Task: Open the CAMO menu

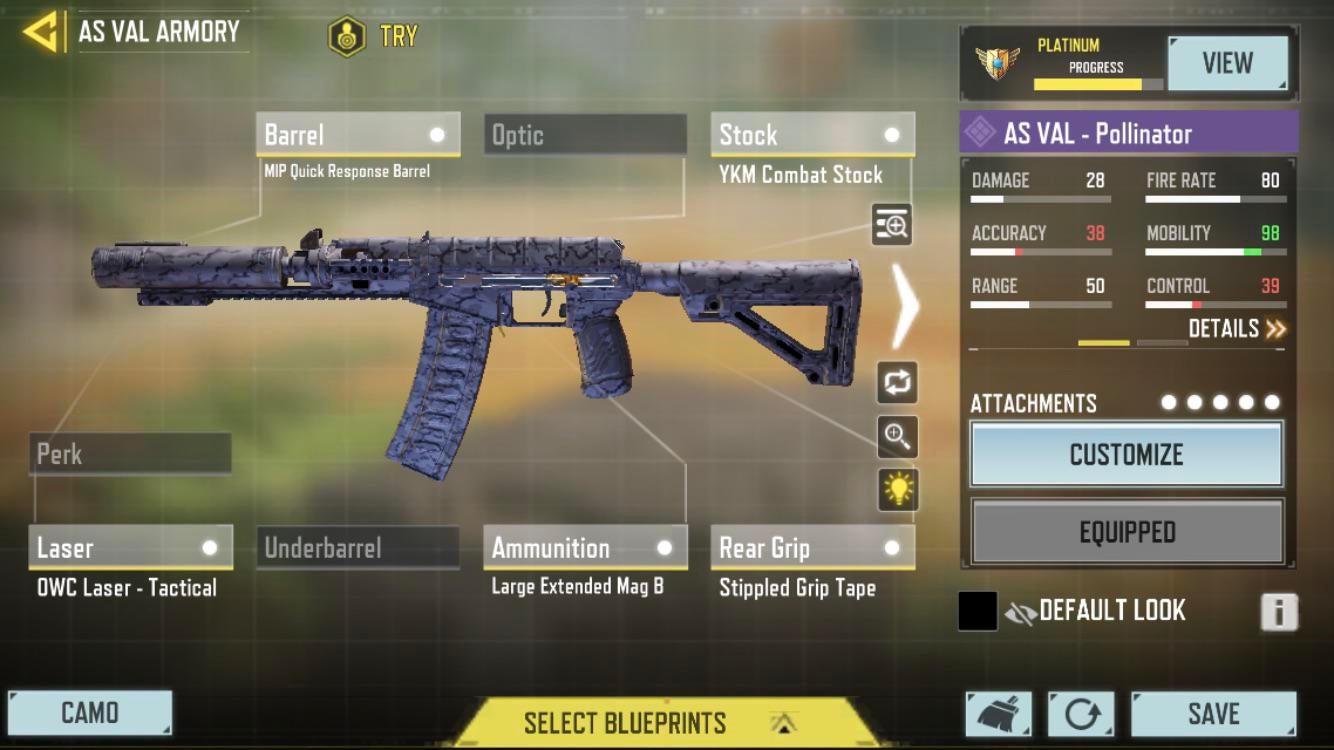Action: [x=90, y=713]
